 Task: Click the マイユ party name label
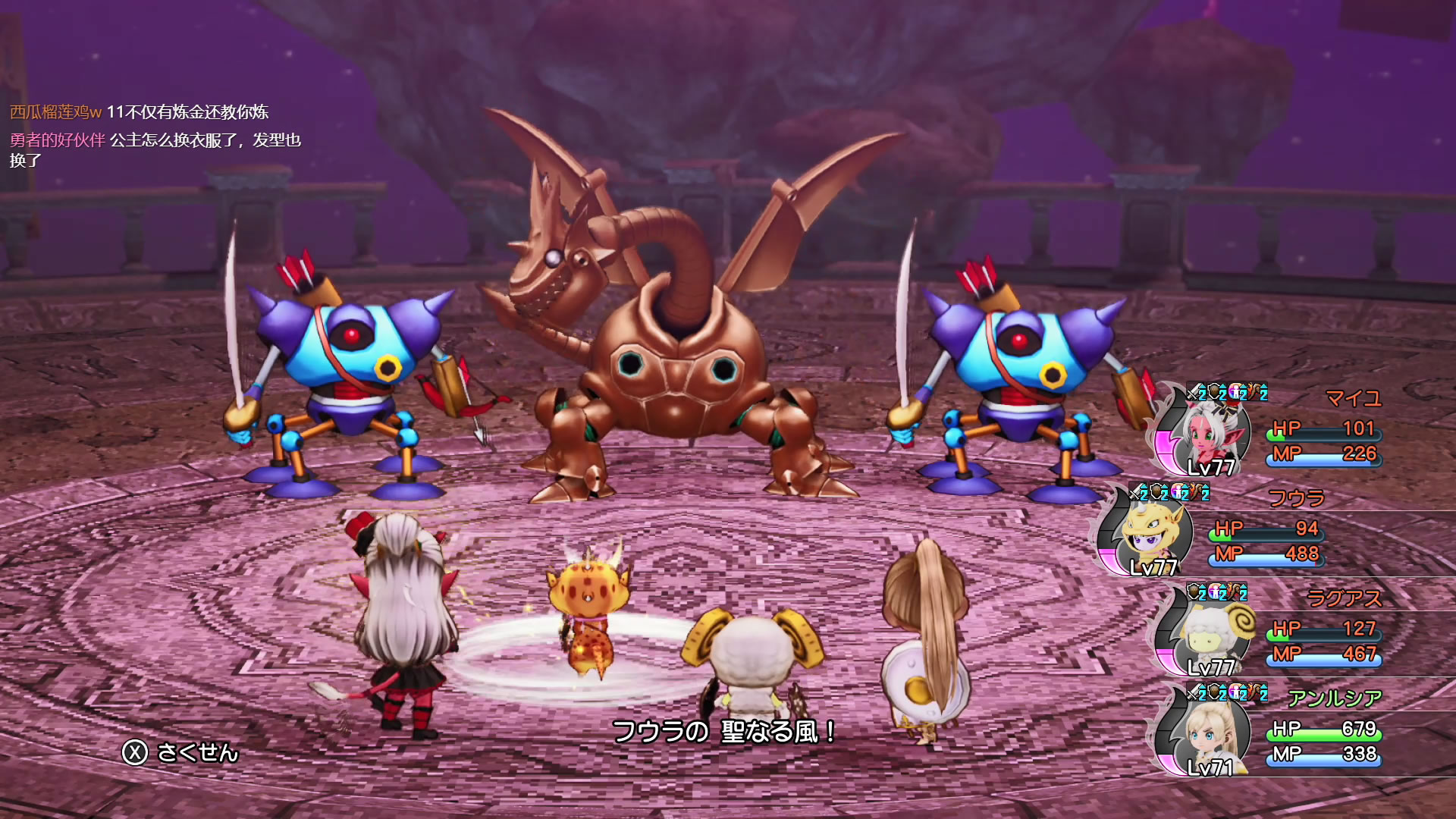tap(1354, 398)
